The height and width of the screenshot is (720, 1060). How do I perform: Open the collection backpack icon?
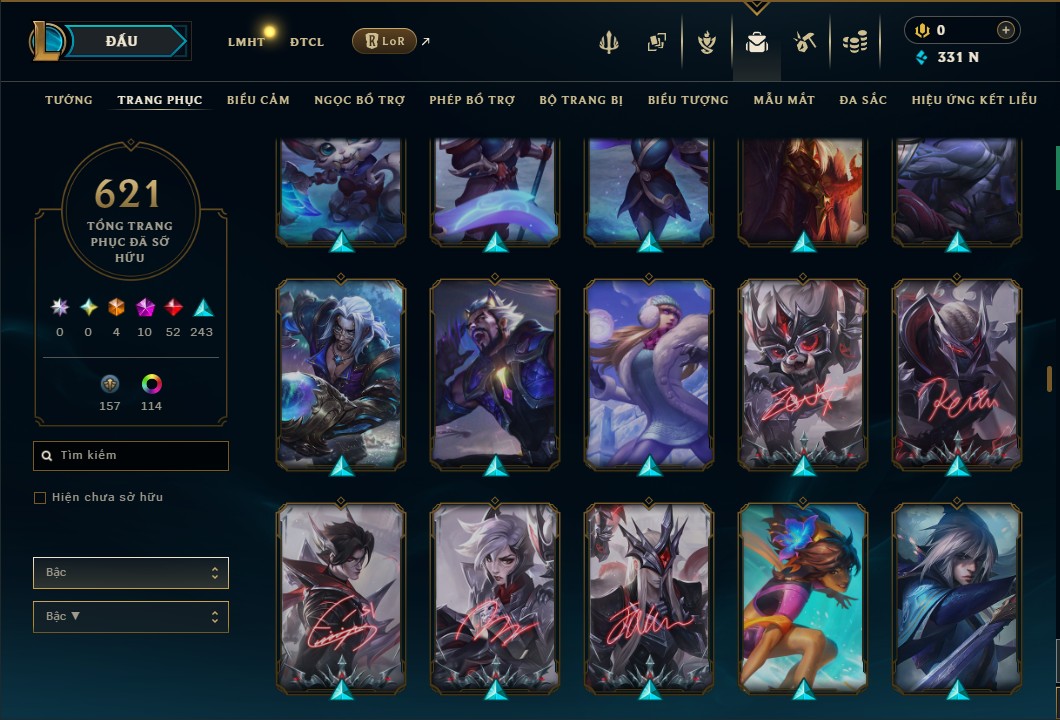(757, 42)
